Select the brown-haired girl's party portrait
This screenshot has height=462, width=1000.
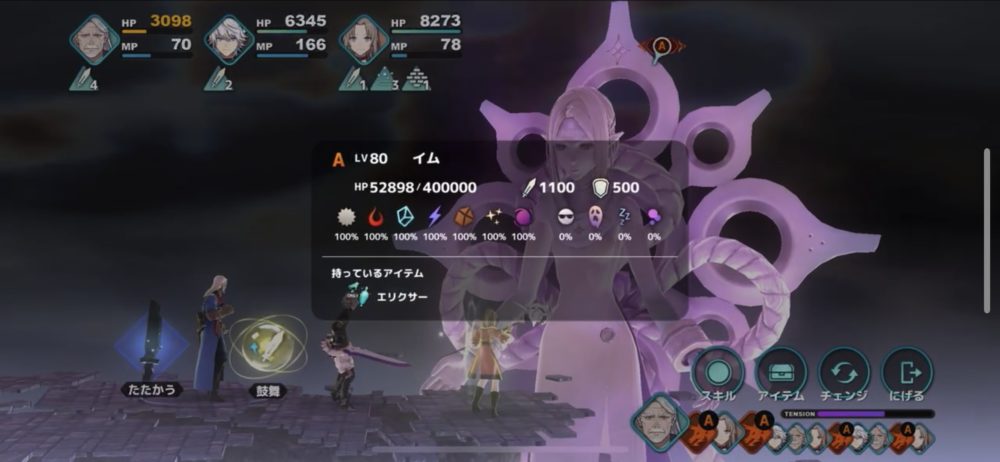(363, 39)
